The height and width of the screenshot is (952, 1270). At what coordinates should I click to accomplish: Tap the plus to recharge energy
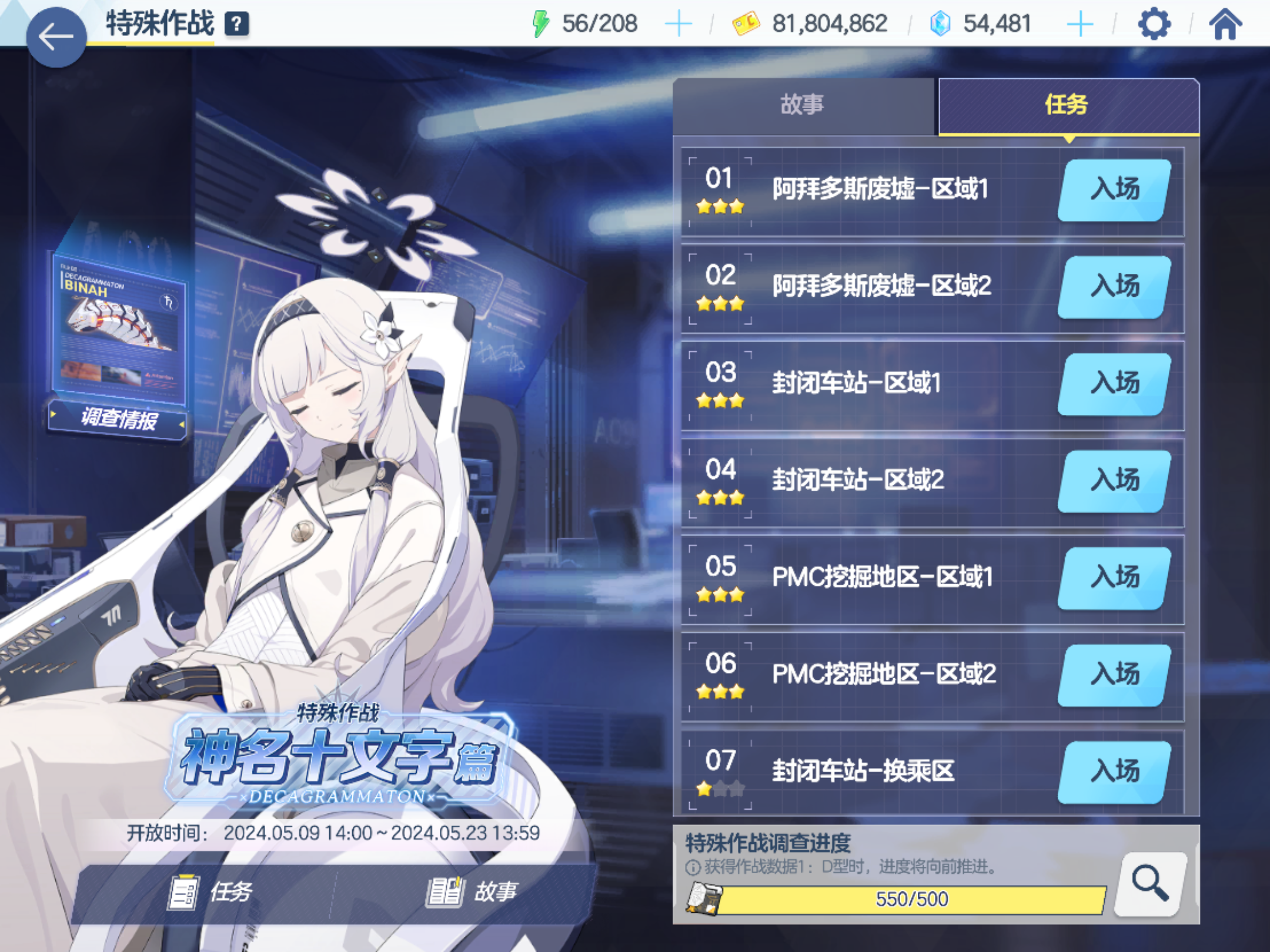click(679, 24)
